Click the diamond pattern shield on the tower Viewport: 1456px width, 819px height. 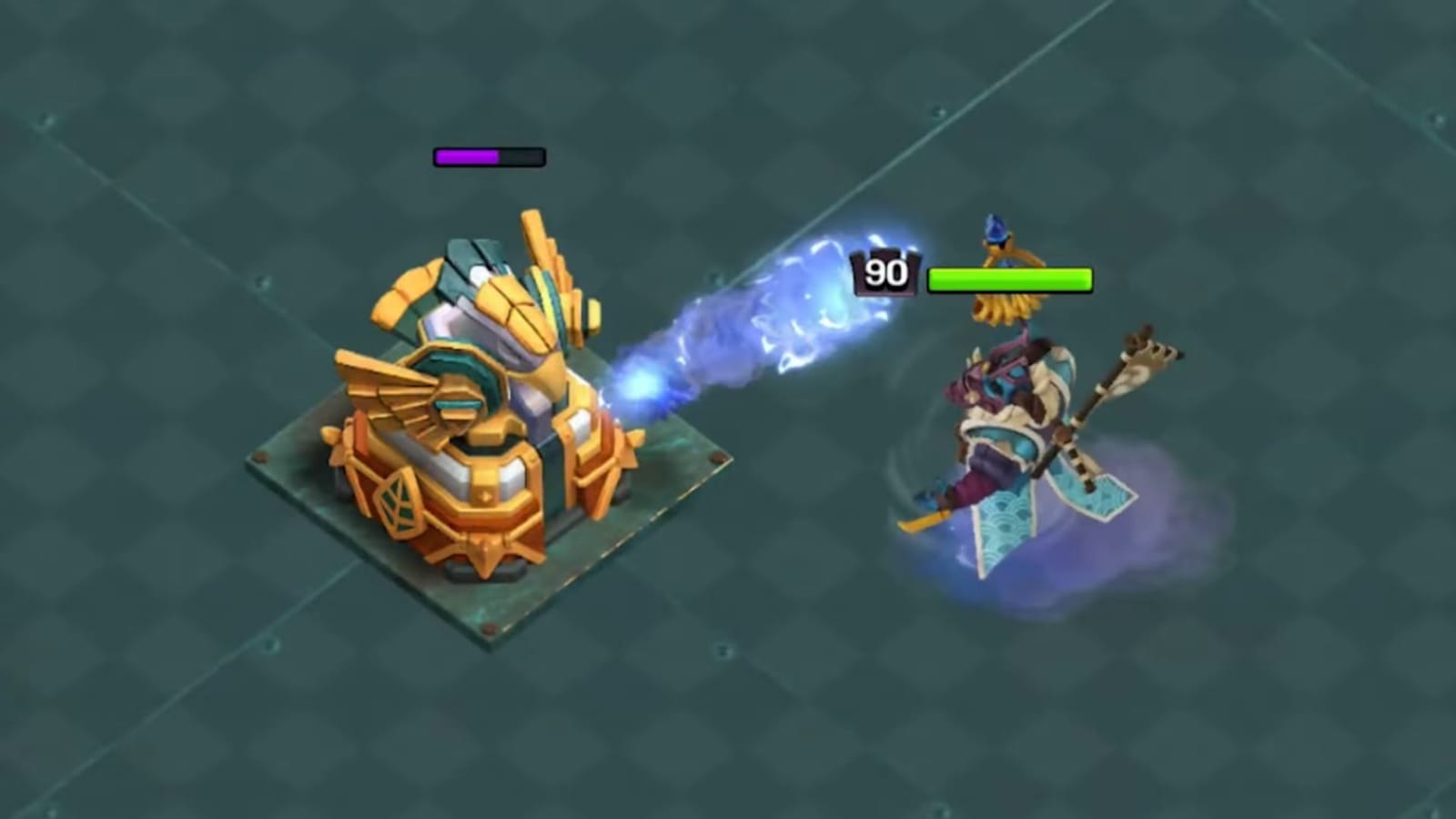[398, 505]
